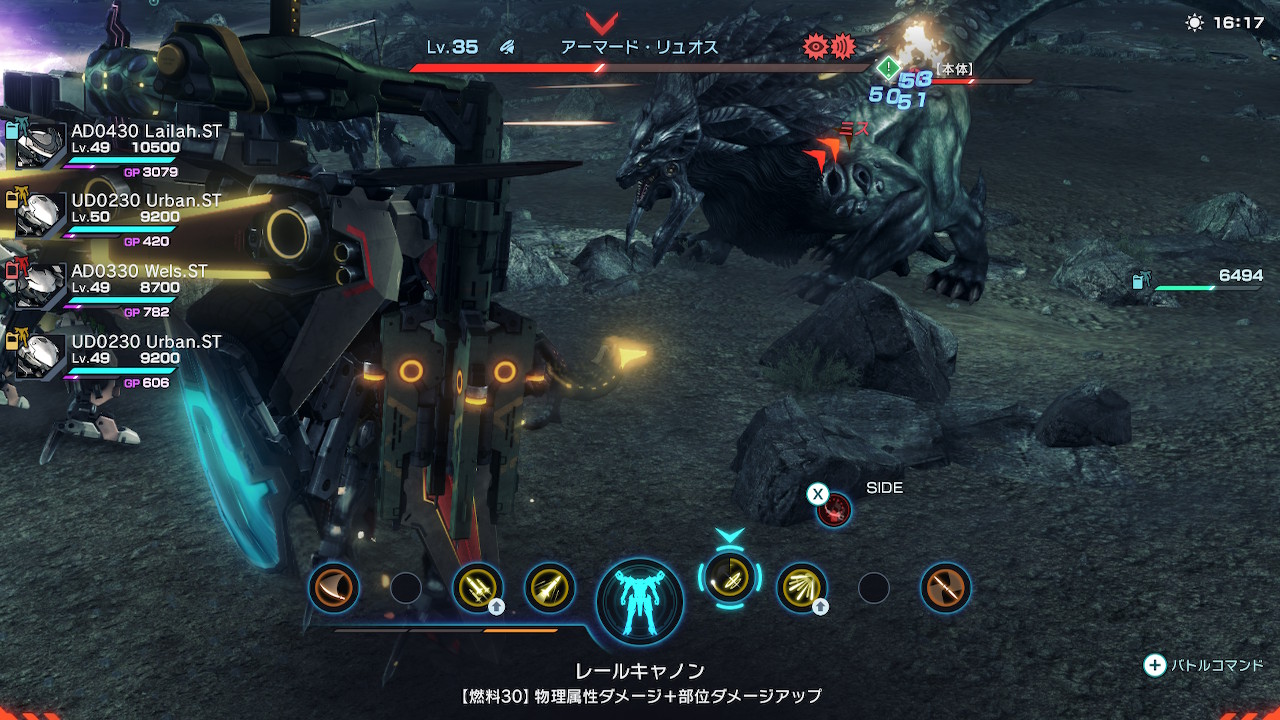
Task: Trigger the yellow spread-shot art
Action: click(x=801, y=587)
